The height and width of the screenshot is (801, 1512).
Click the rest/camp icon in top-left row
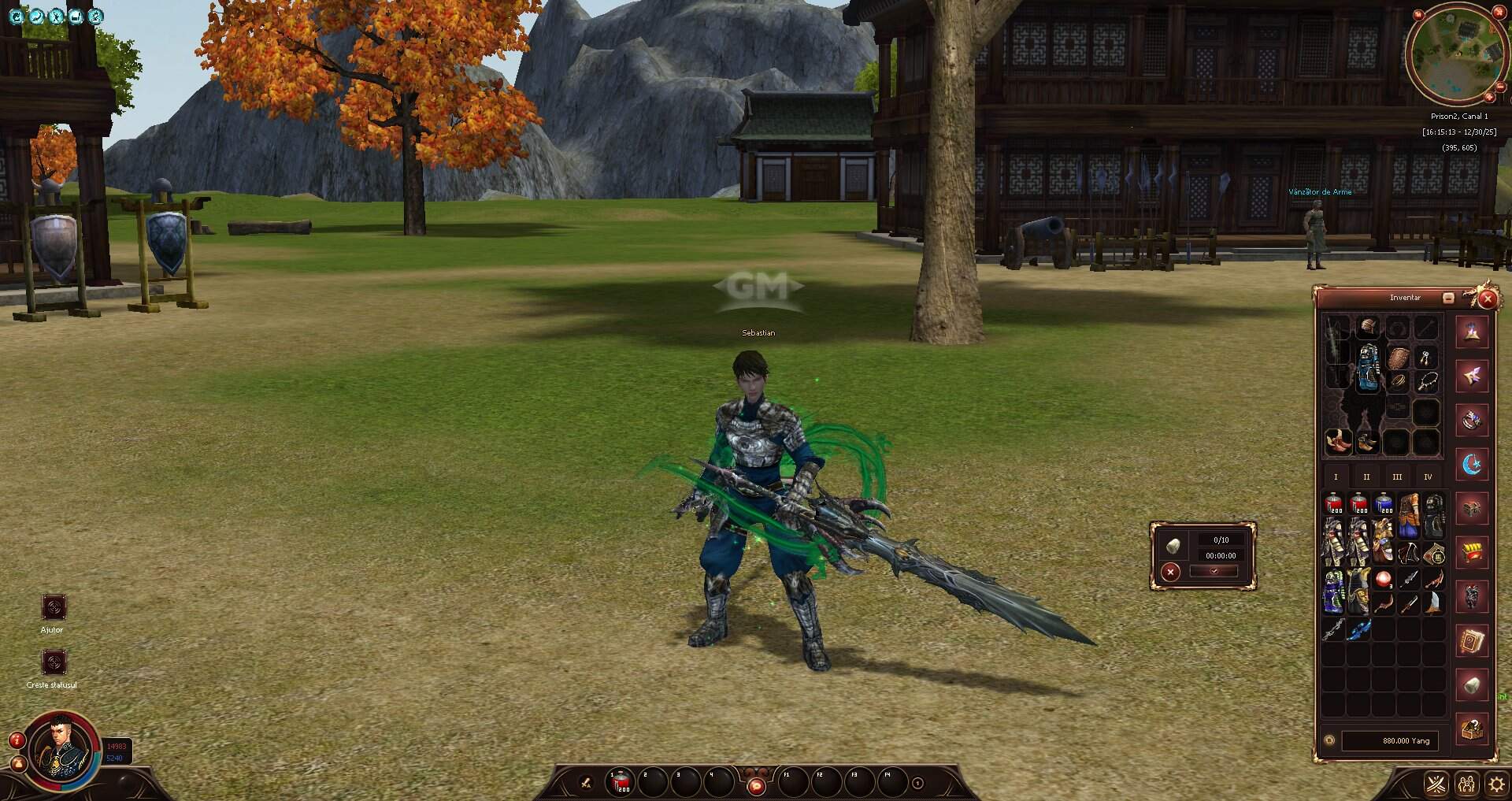[76, 16]
